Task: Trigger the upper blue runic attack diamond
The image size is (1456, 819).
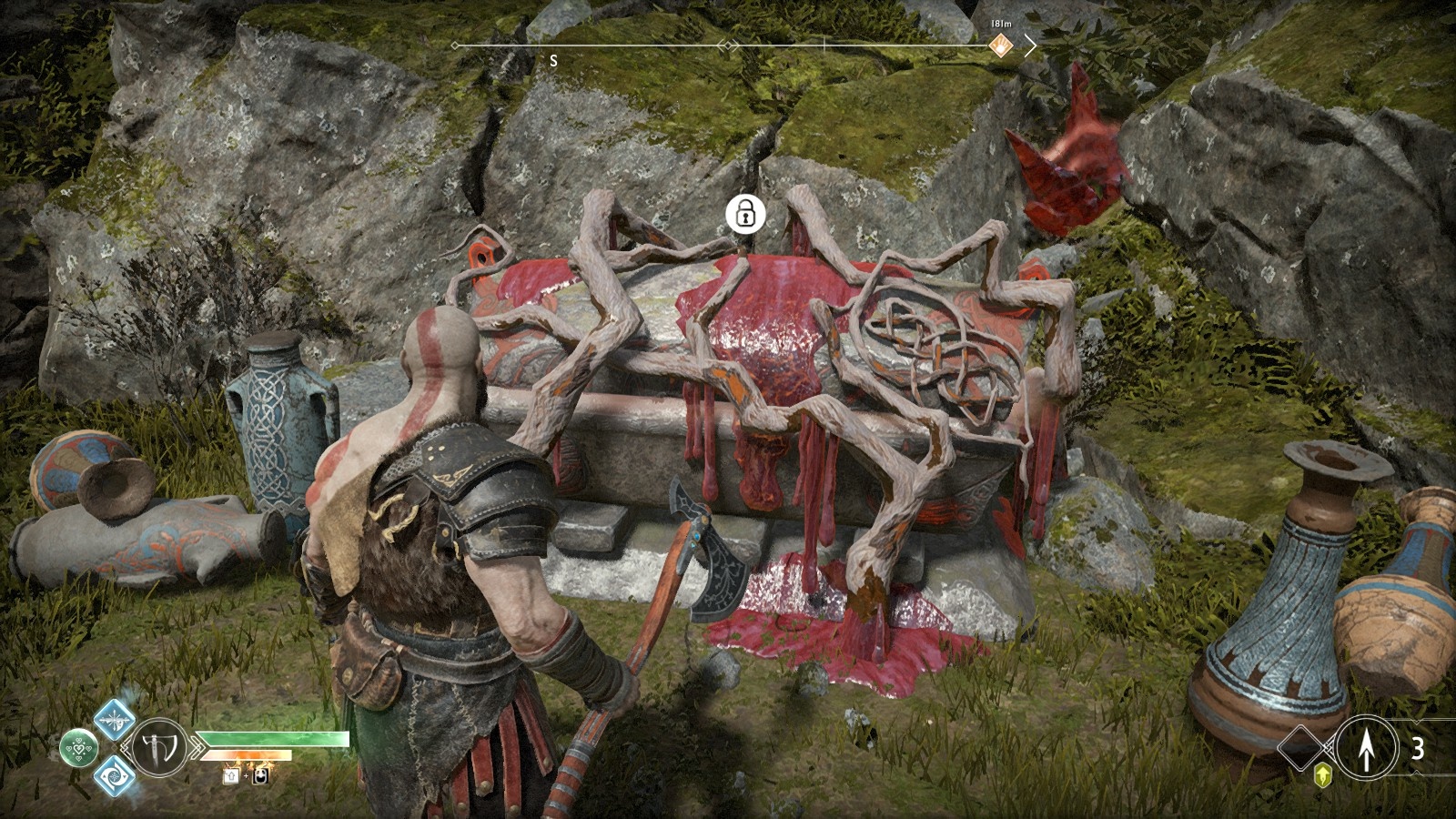Action: 115,718
